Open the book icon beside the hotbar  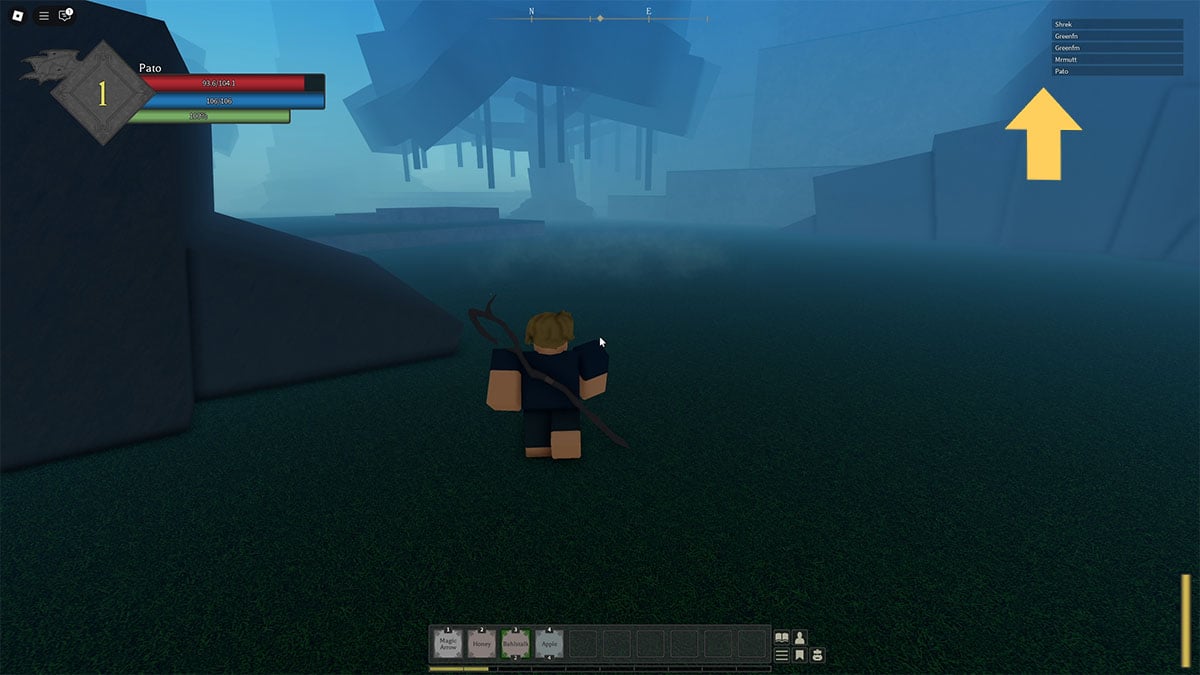tap(782, 638)
